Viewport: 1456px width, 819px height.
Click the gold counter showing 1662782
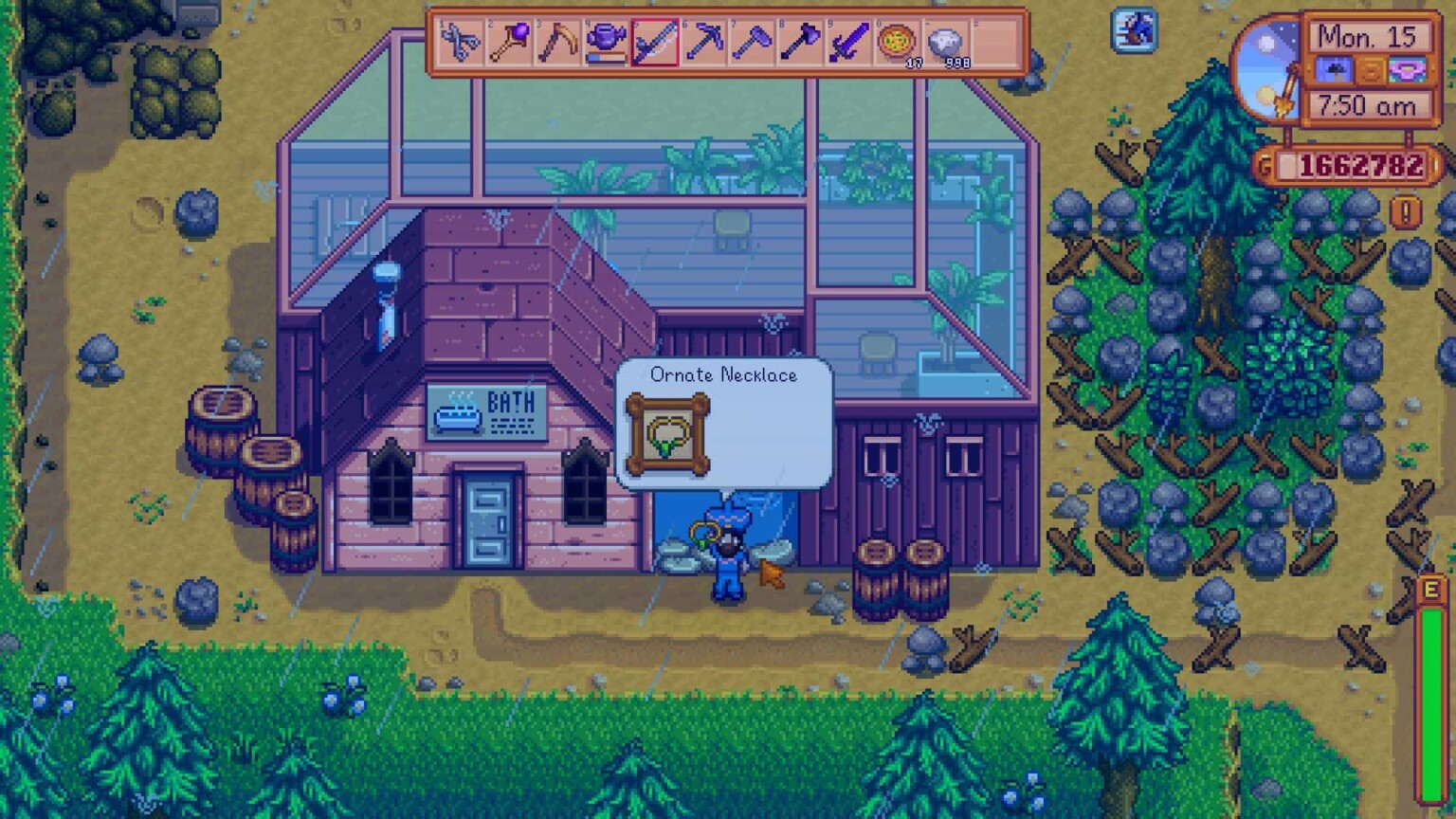tap(1361, 163)
